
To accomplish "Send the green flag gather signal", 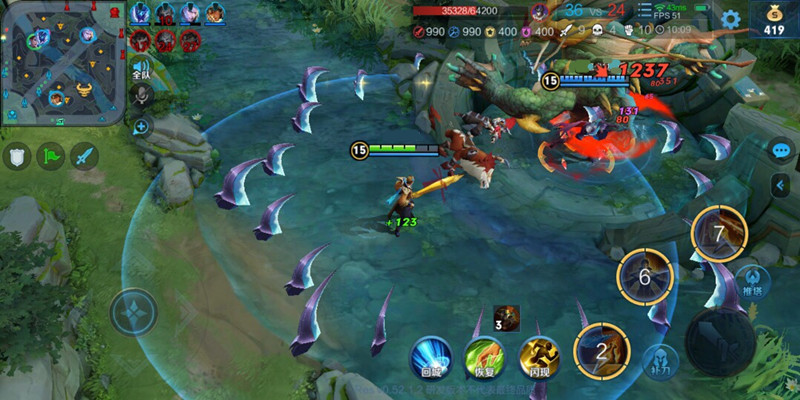I will coord(51,156).
